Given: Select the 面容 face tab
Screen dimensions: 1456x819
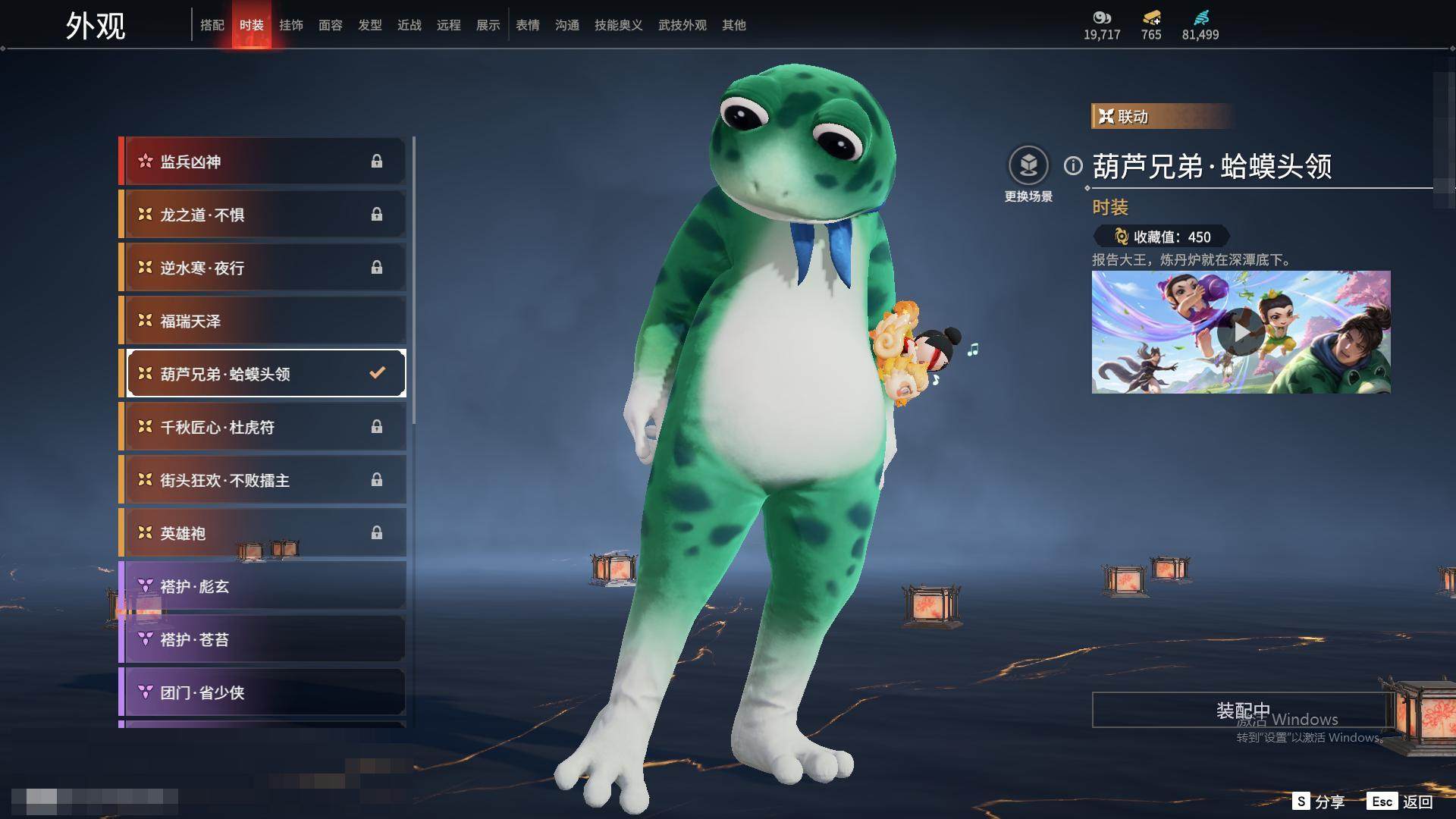Looking at the screenshot, I should pyautogui.click(x=330, y=25).
